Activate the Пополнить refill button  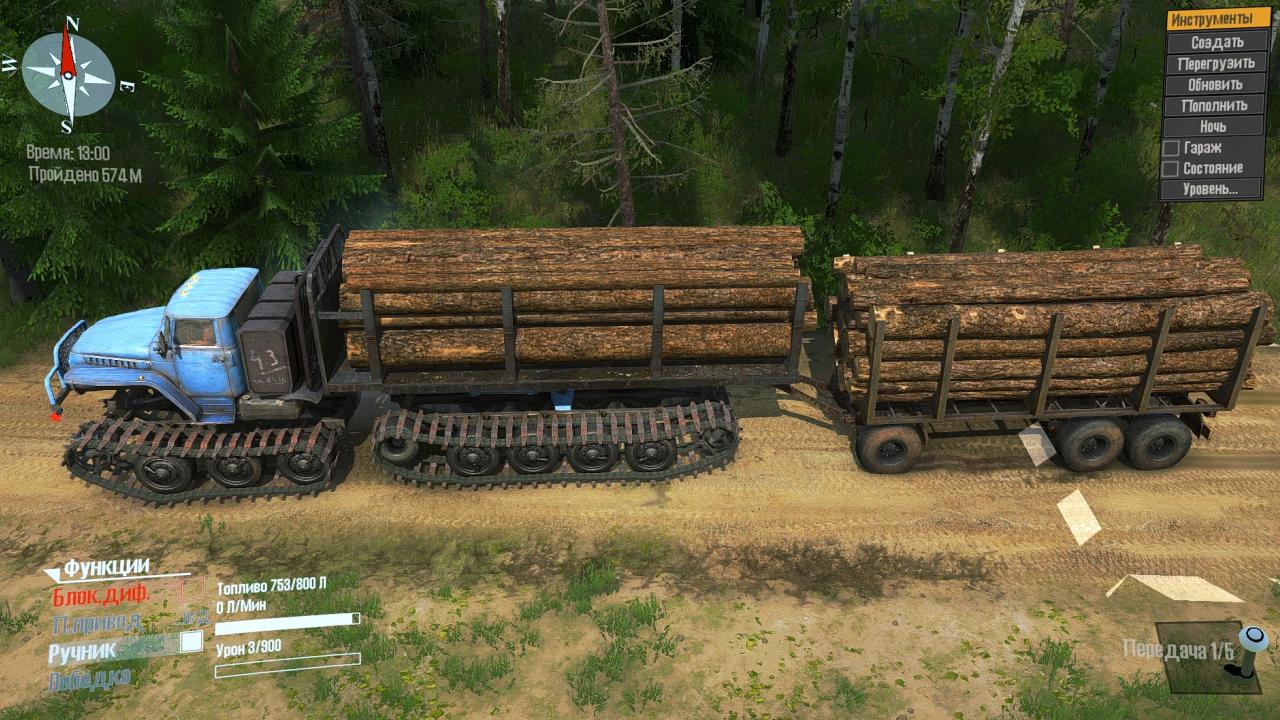1216,105
